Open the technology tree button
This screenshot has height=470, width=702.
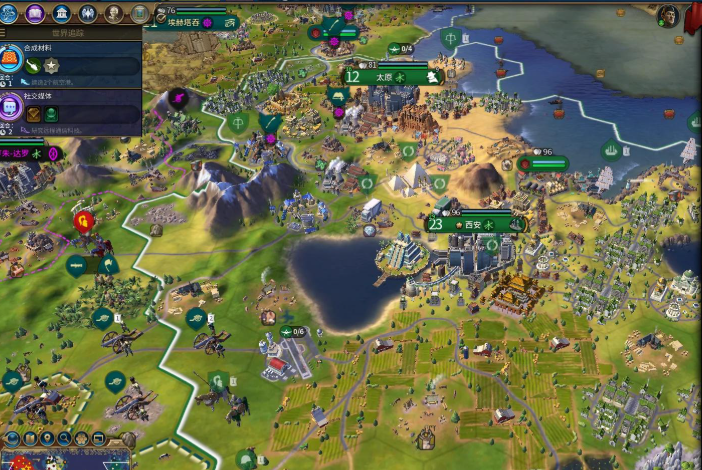(10, 13)
